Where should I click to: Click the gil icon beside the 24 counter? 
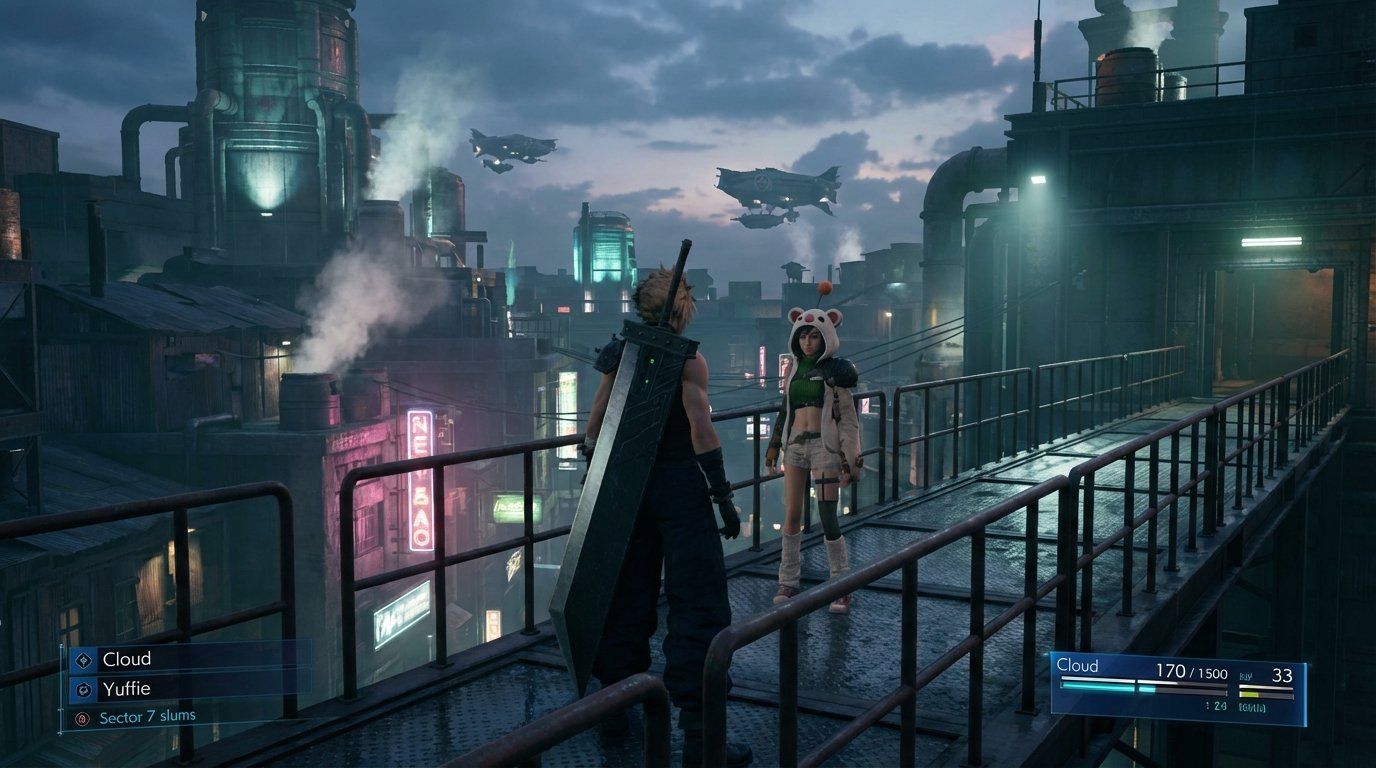1206,704
